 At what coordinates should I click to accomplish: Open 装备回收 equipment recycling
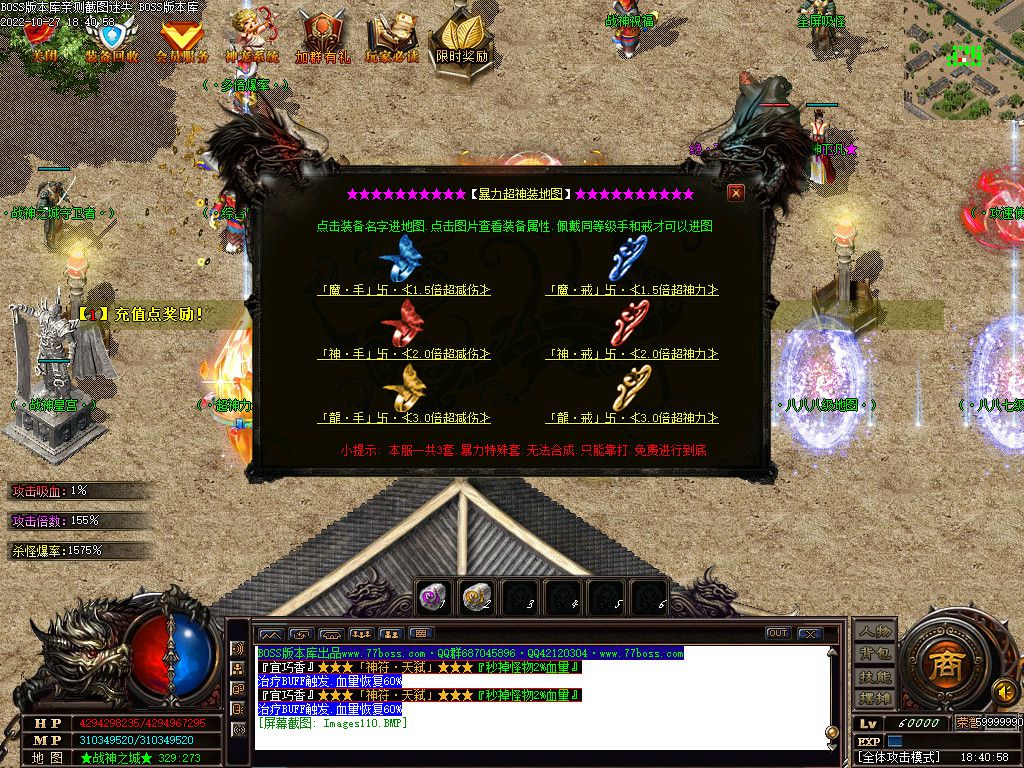pos(111,40)
